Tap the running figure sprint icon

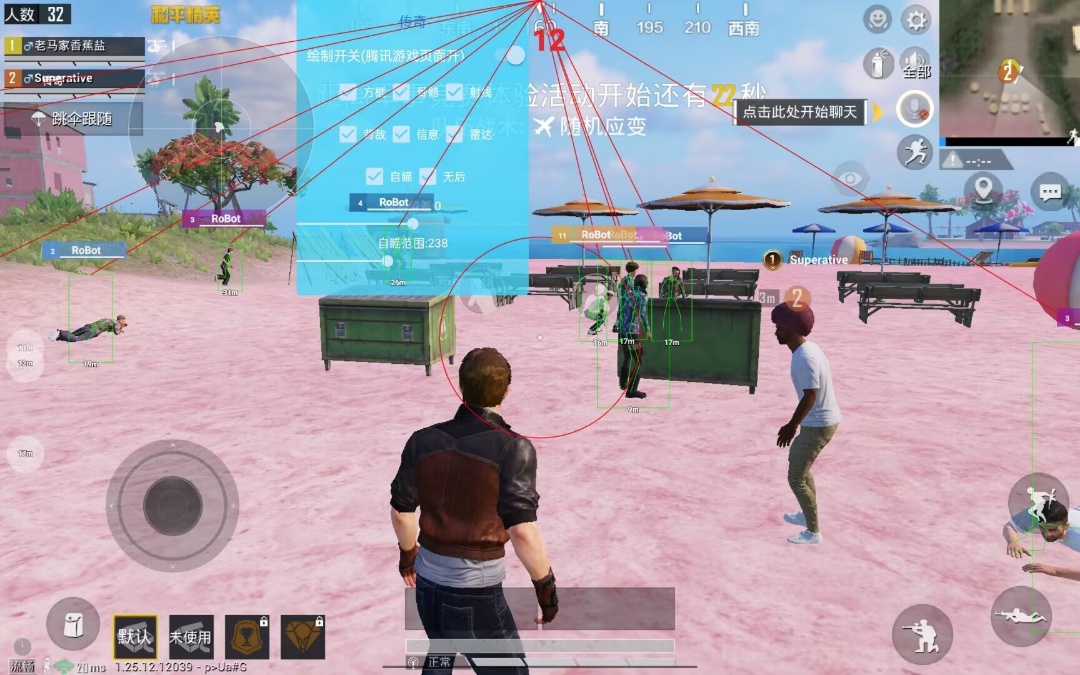click(914, 152)
